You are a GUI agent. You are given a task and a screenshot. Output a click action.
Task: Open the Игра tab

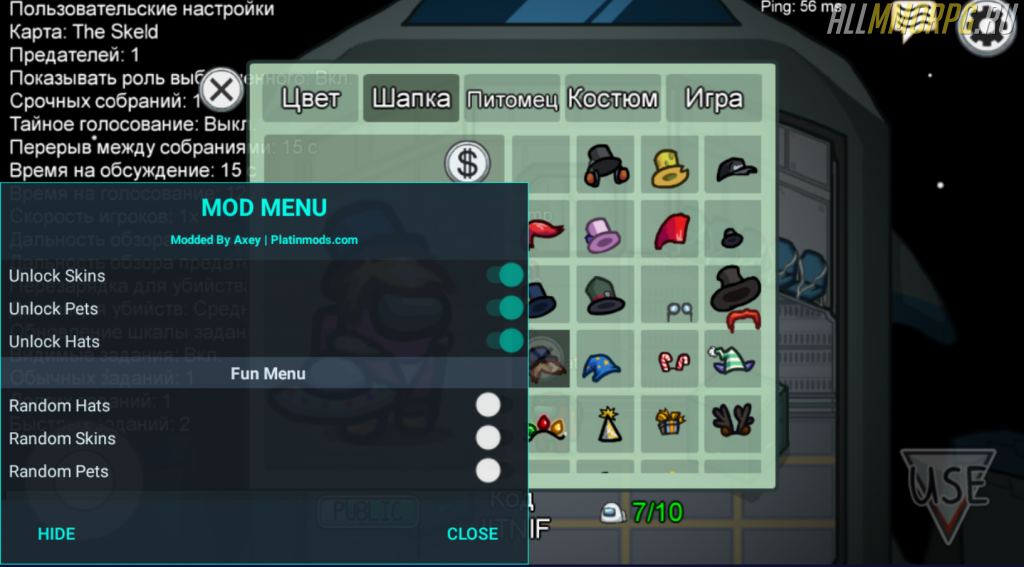click(714, 99)
